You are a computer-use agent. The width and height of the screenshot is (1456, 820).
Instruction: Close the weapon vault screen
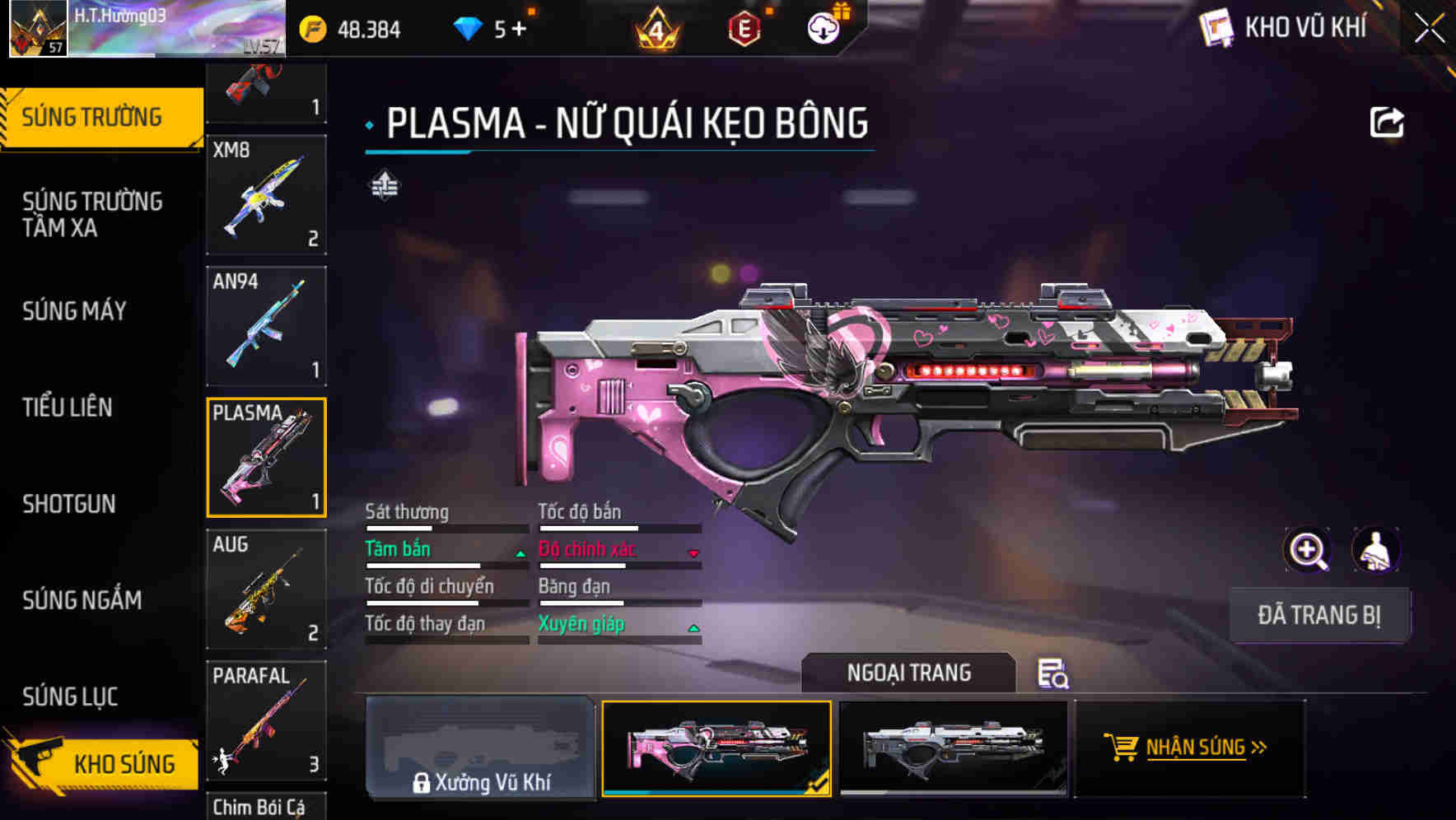coord(1430,29)
